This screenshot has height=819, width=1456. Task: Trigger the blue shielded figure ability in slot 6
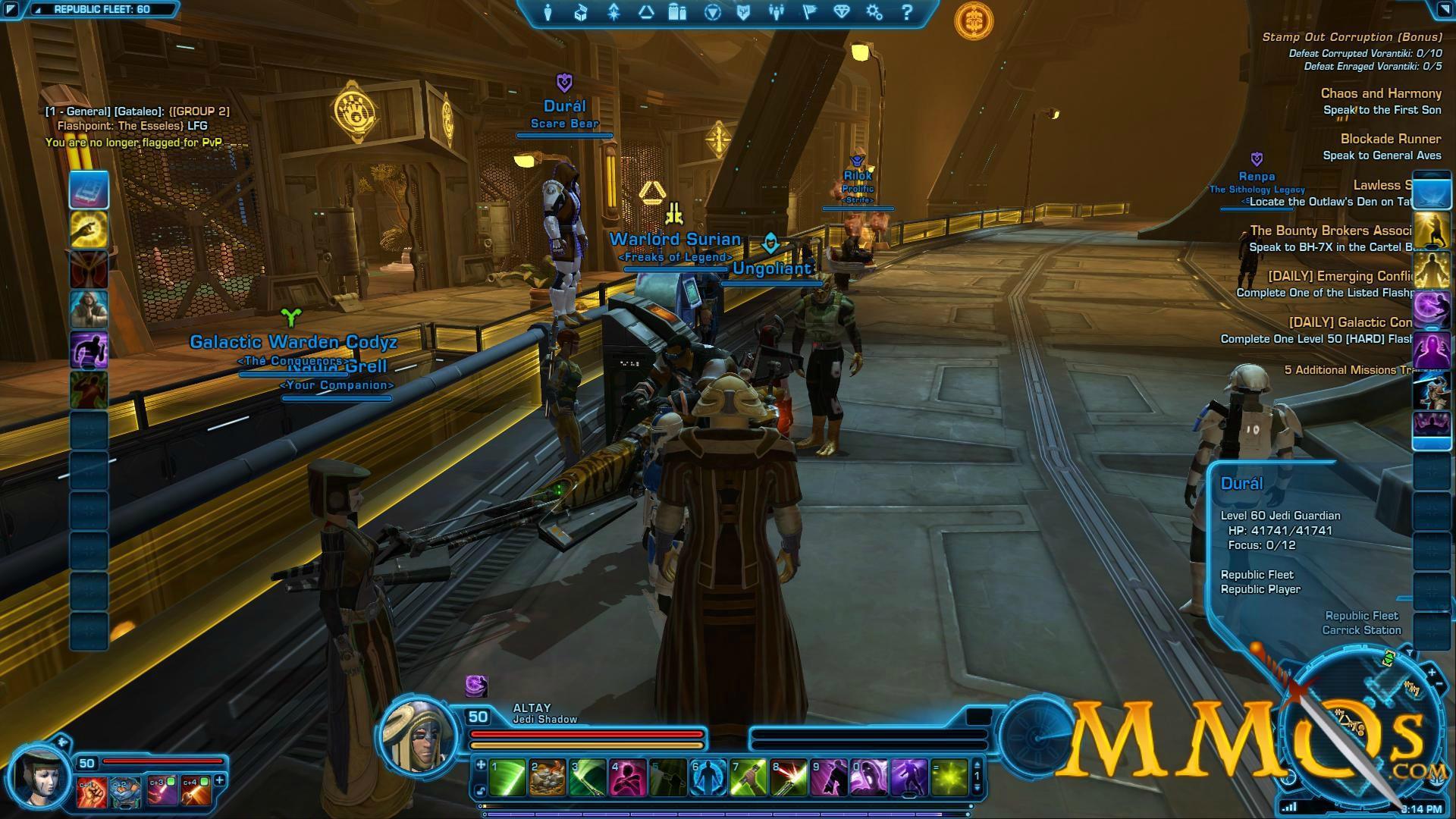pyautogui.click(x=708, y=778)
